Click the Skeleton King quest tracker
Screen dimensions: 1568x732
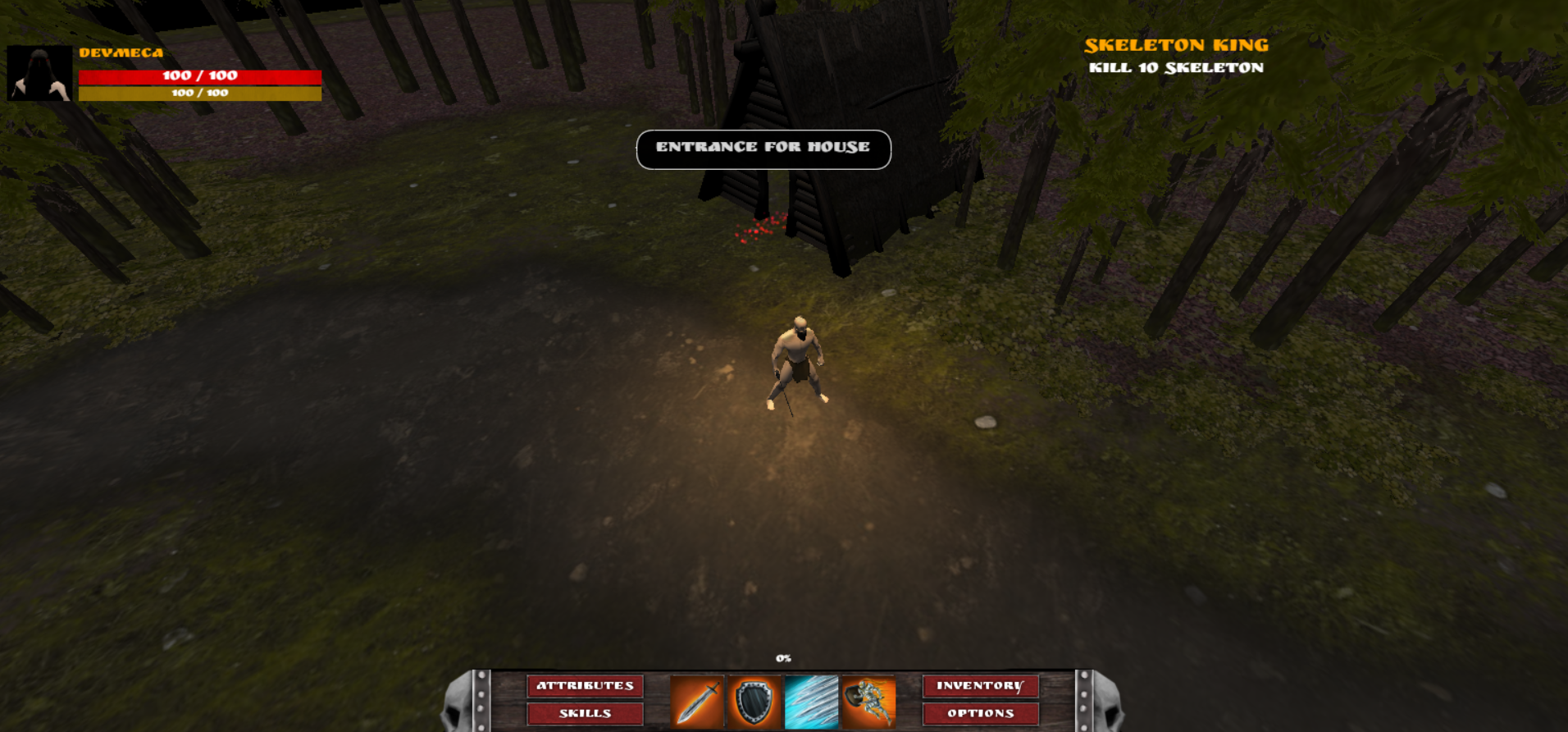click(x=1176, y=56)
